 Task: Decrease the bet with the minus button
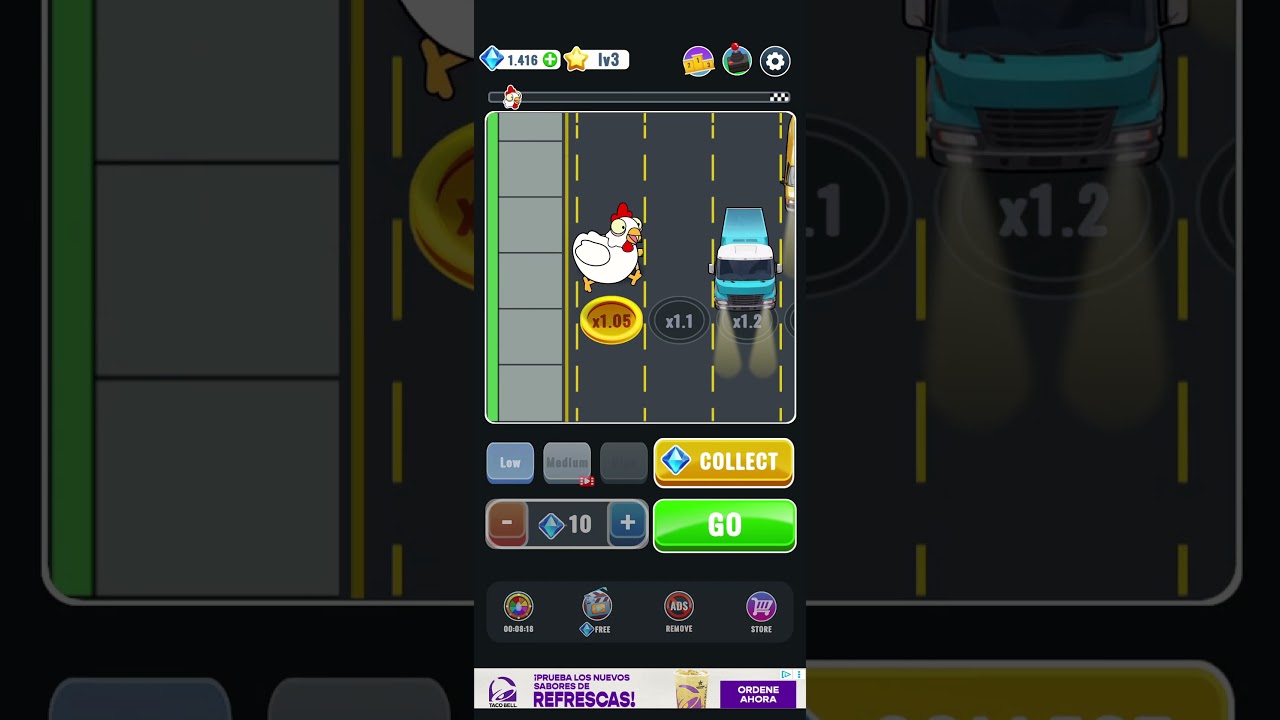click(x=507, y=523)
